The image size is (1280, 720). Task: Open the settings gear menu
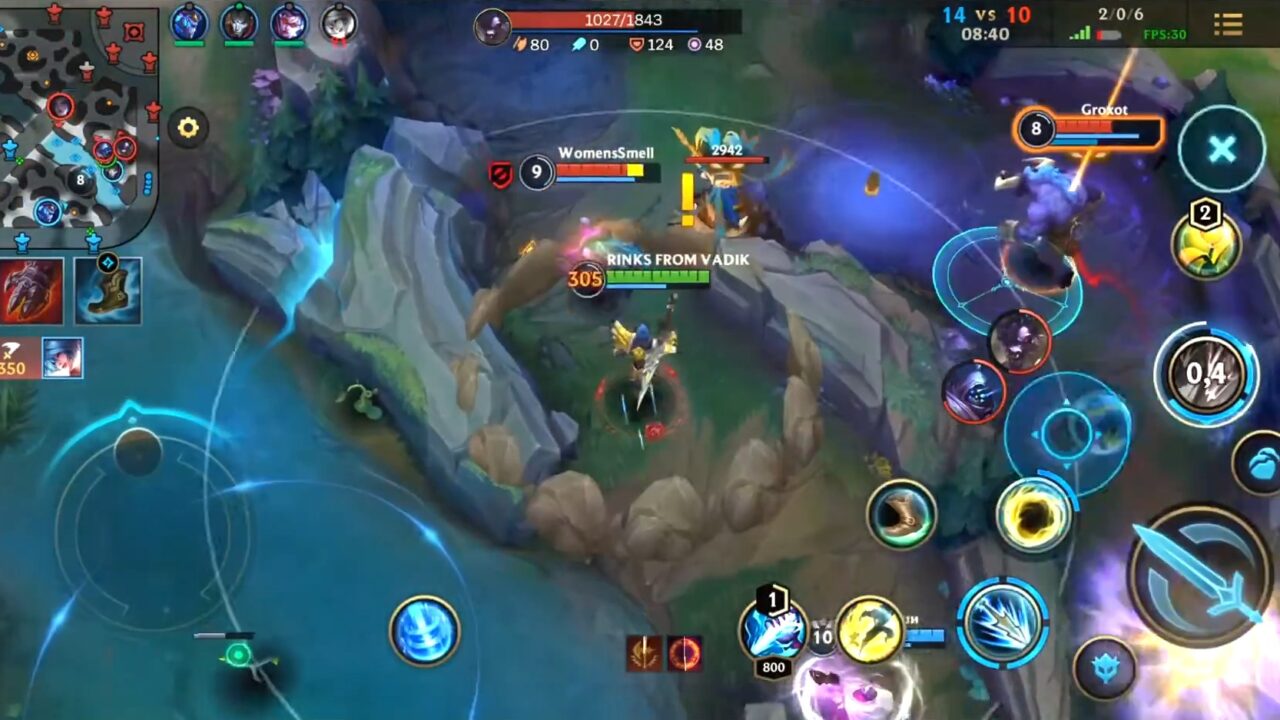point(186,127)
